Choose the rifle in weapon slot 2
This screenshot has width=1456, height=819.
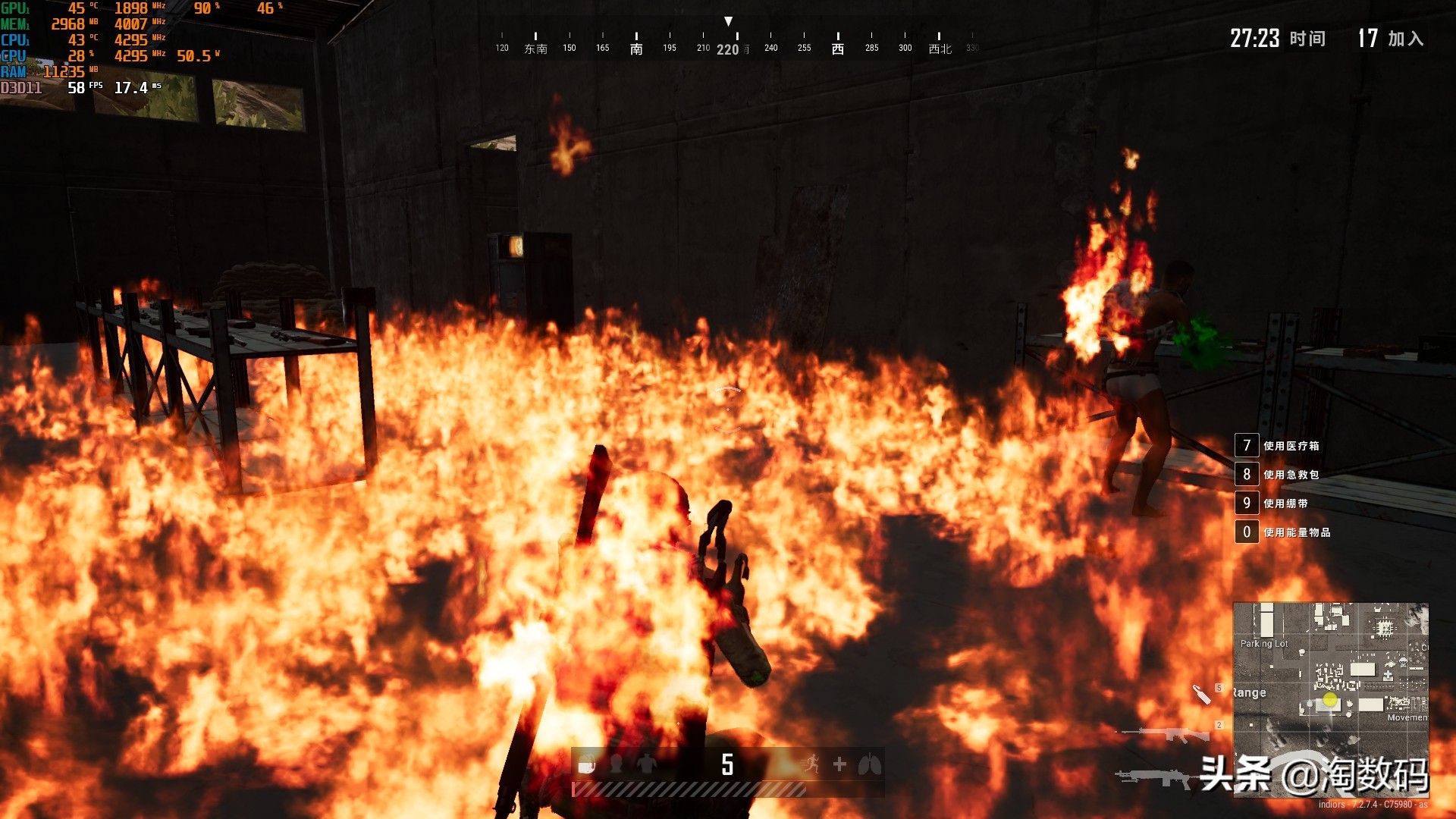click(1166, 734)
